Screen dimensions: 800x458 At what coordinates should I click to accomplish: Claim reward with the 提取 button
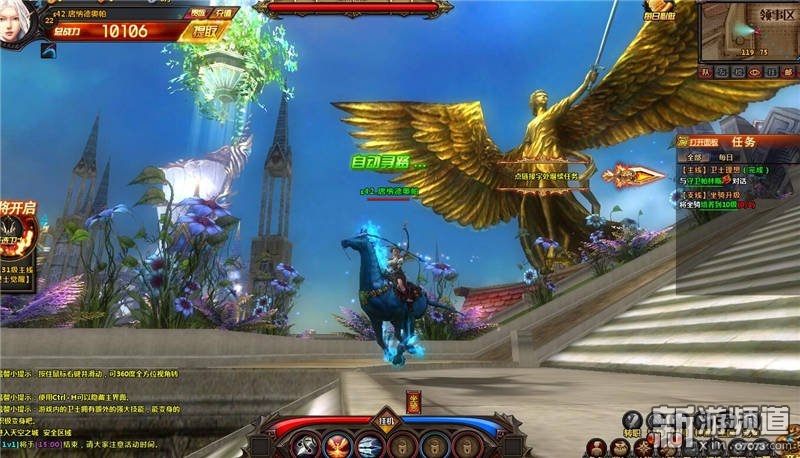(x=206, y=31)
